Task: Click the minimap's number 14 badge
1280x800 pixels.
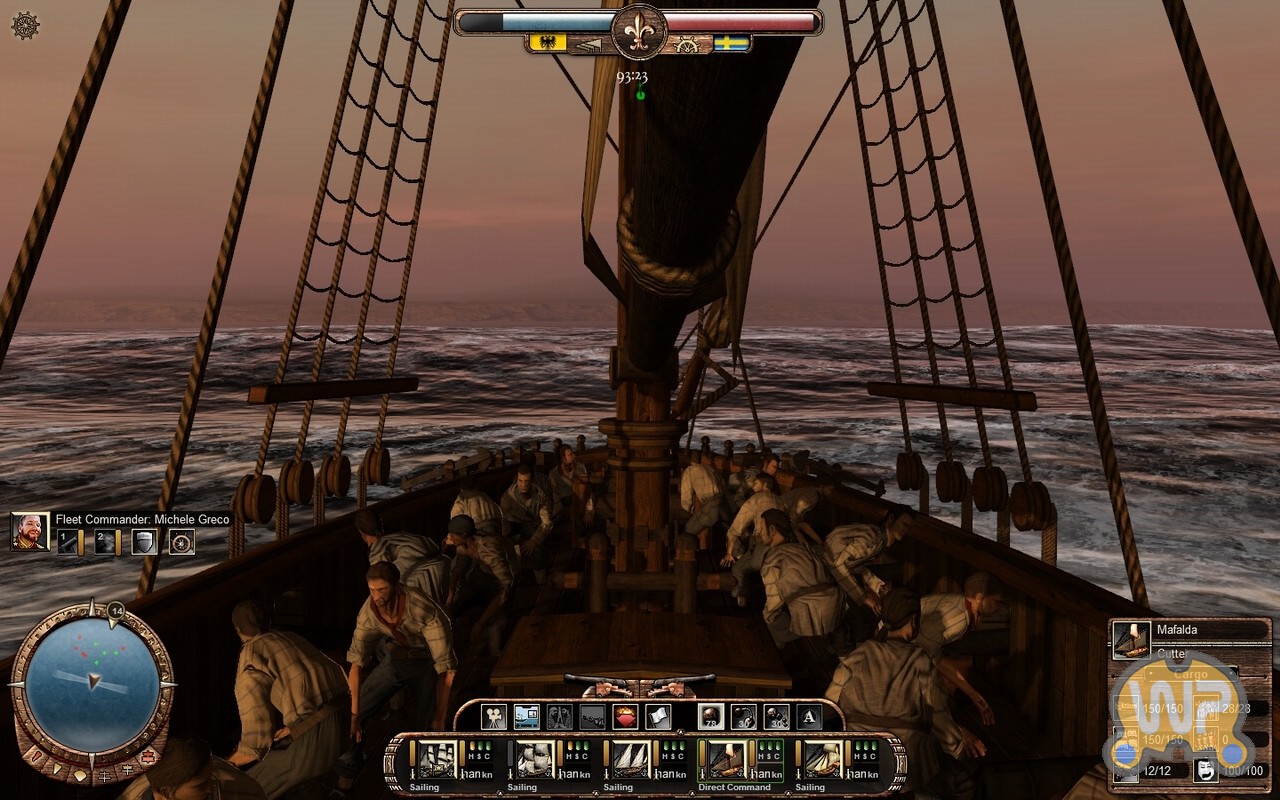Action: [x=116, y=610]
